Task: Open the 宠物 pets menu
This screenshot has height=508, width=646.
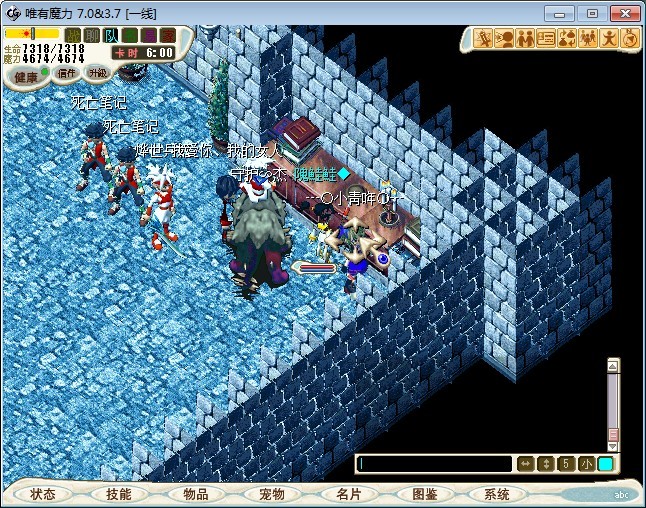Action: pos(272,494)
